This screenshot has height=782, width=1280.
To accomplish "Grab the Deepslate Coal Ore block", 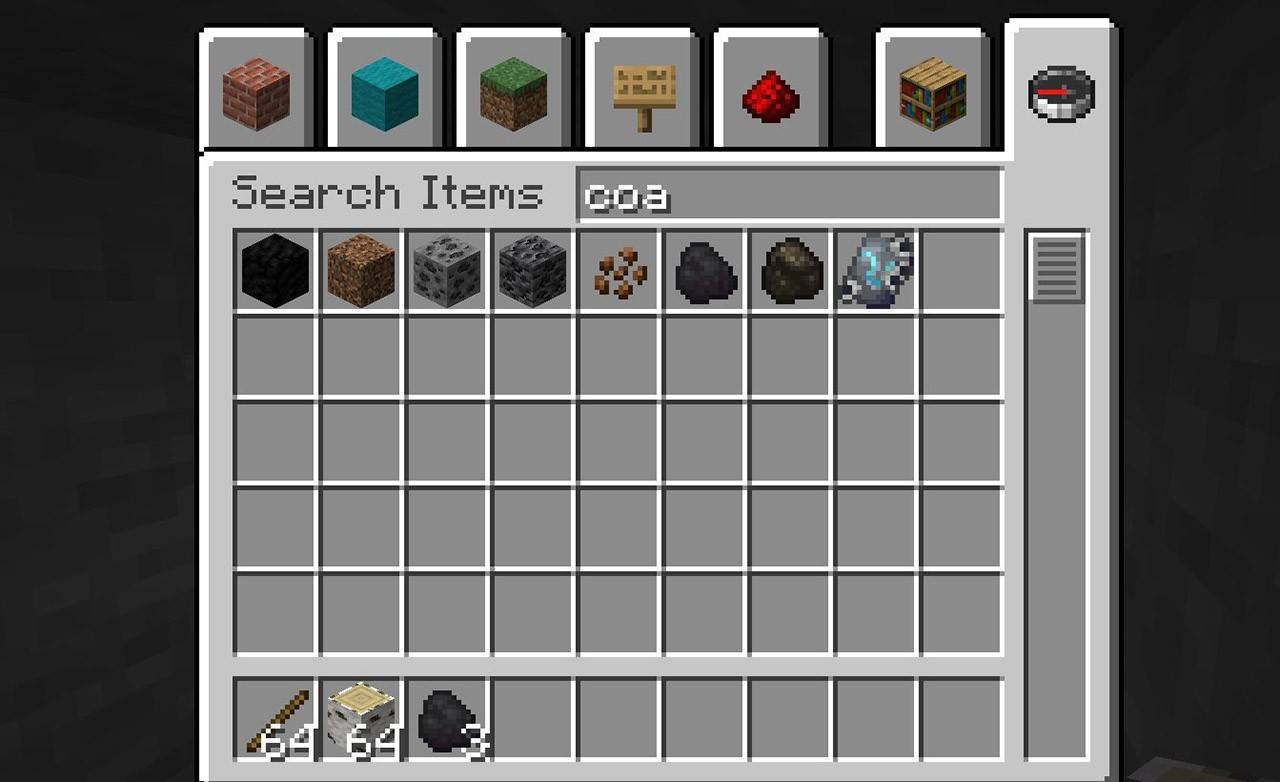I will pos(532,270).
